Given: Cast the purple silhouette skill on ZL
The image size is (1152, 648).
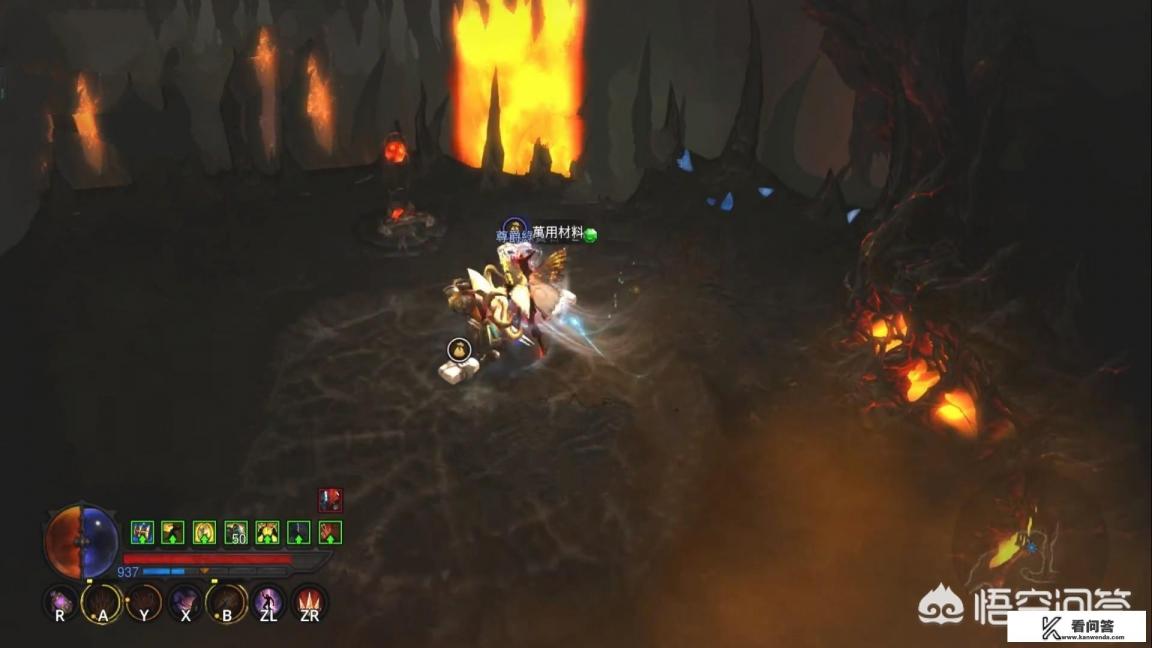Looking at the screenshot, I should click(268, 603).
